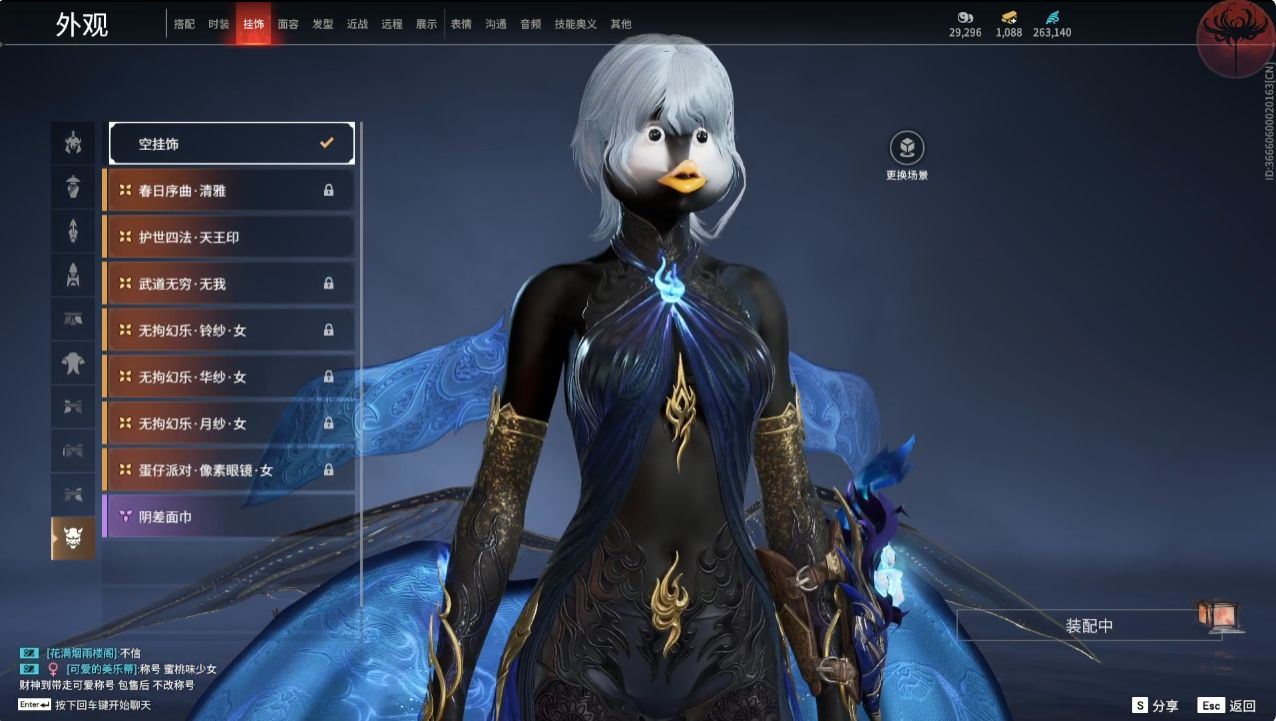Open the 搭配 tab
Screen dimensions: 1276x721
(184, 24)
